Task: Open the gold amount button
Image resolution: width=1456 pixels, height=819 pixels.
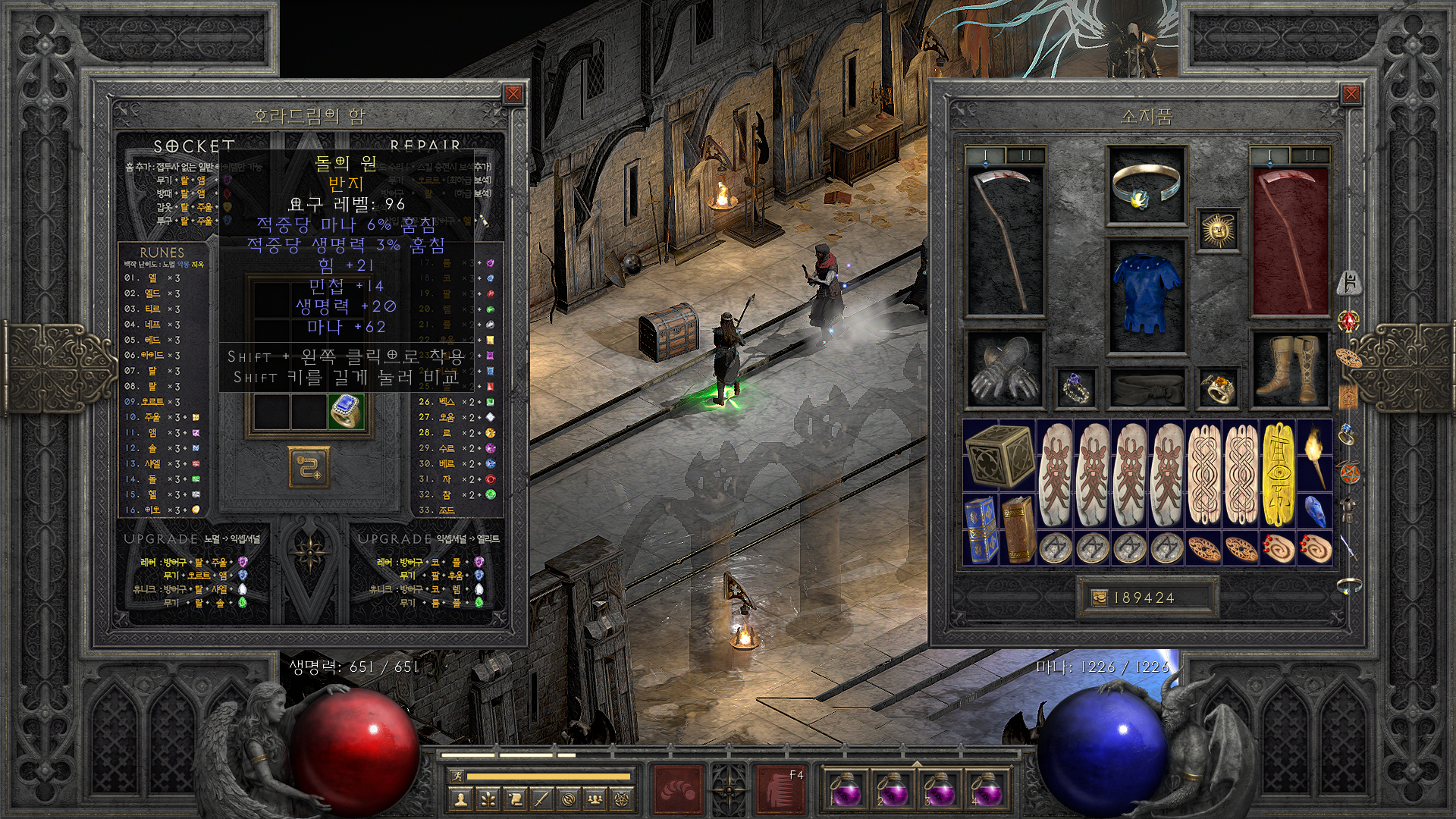Action: coord(1099,598)
